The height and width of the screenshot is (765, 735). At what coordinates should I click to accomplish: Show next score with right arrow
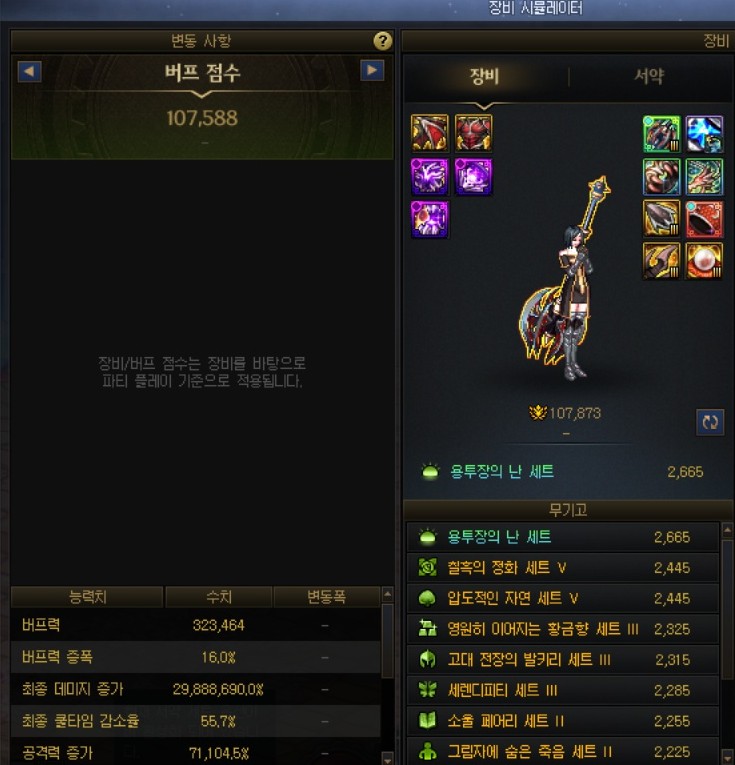[372, 71]
